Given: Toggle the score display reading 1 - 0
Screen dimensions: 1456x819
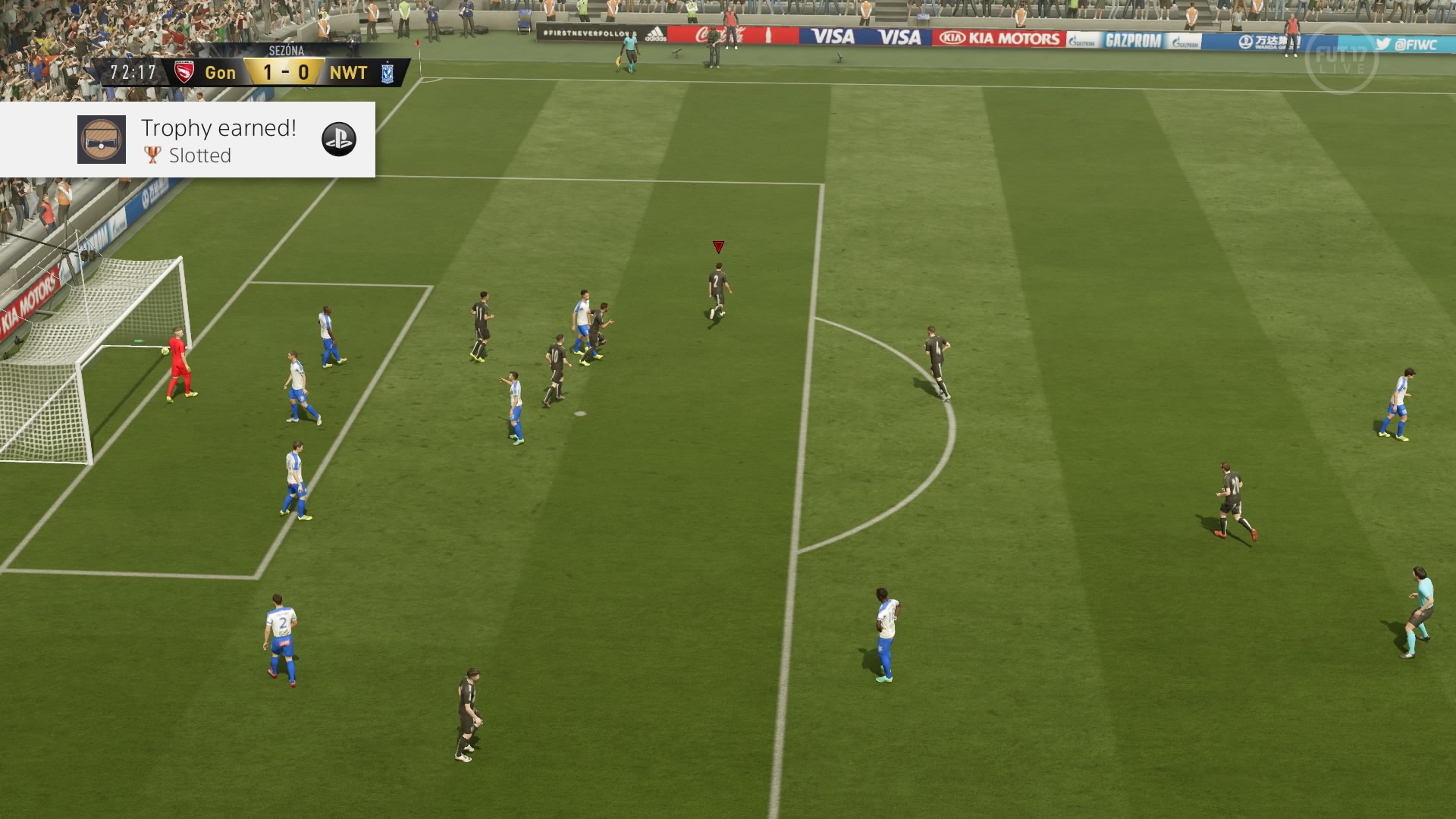Looking at the screenshot, I should [x=285, y=73].
